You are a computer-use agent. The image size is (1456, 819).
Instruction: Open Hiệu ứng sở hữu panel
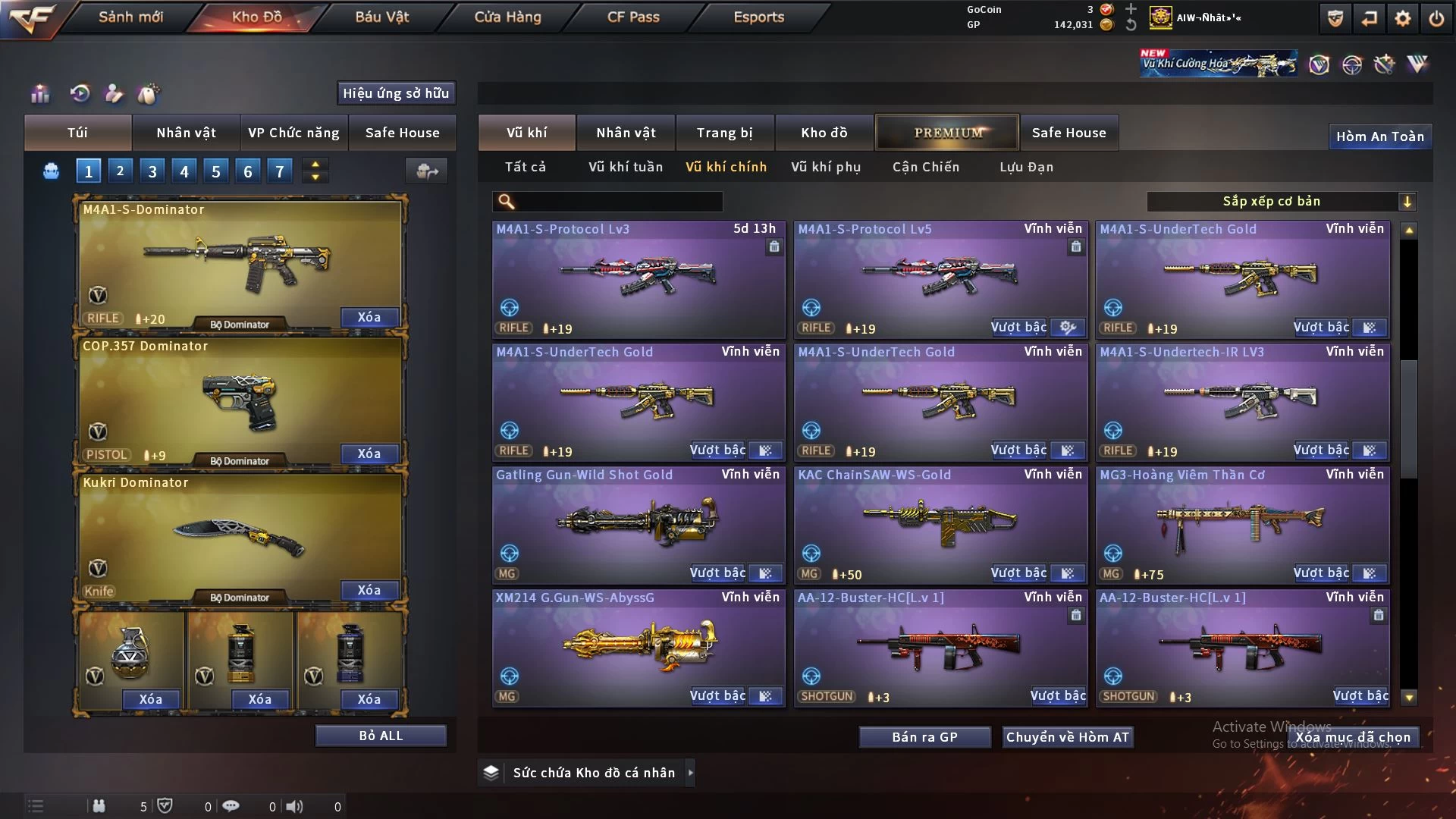tap(396, 93)
